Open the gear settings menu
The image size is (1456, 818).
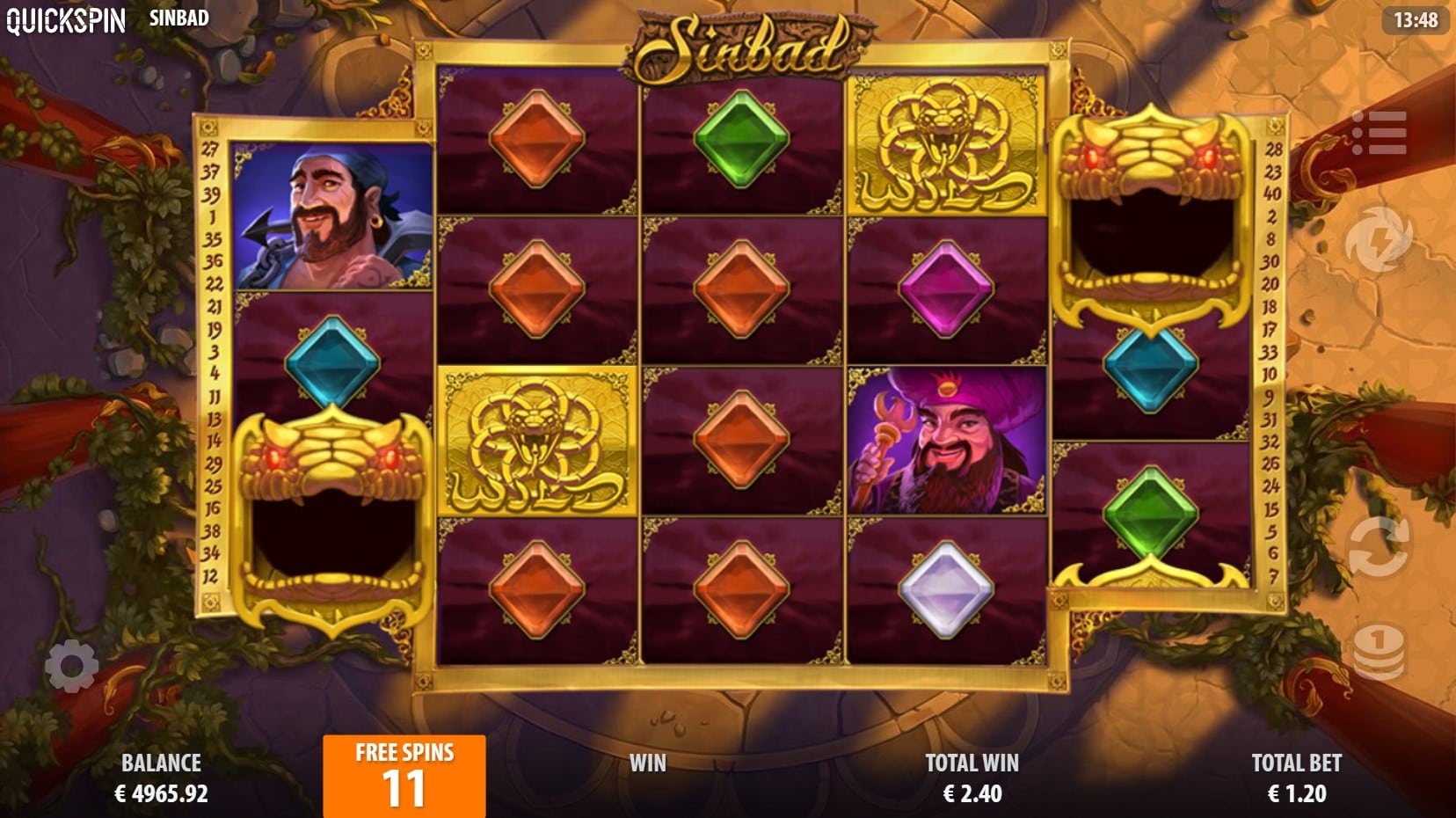[71, 666]
